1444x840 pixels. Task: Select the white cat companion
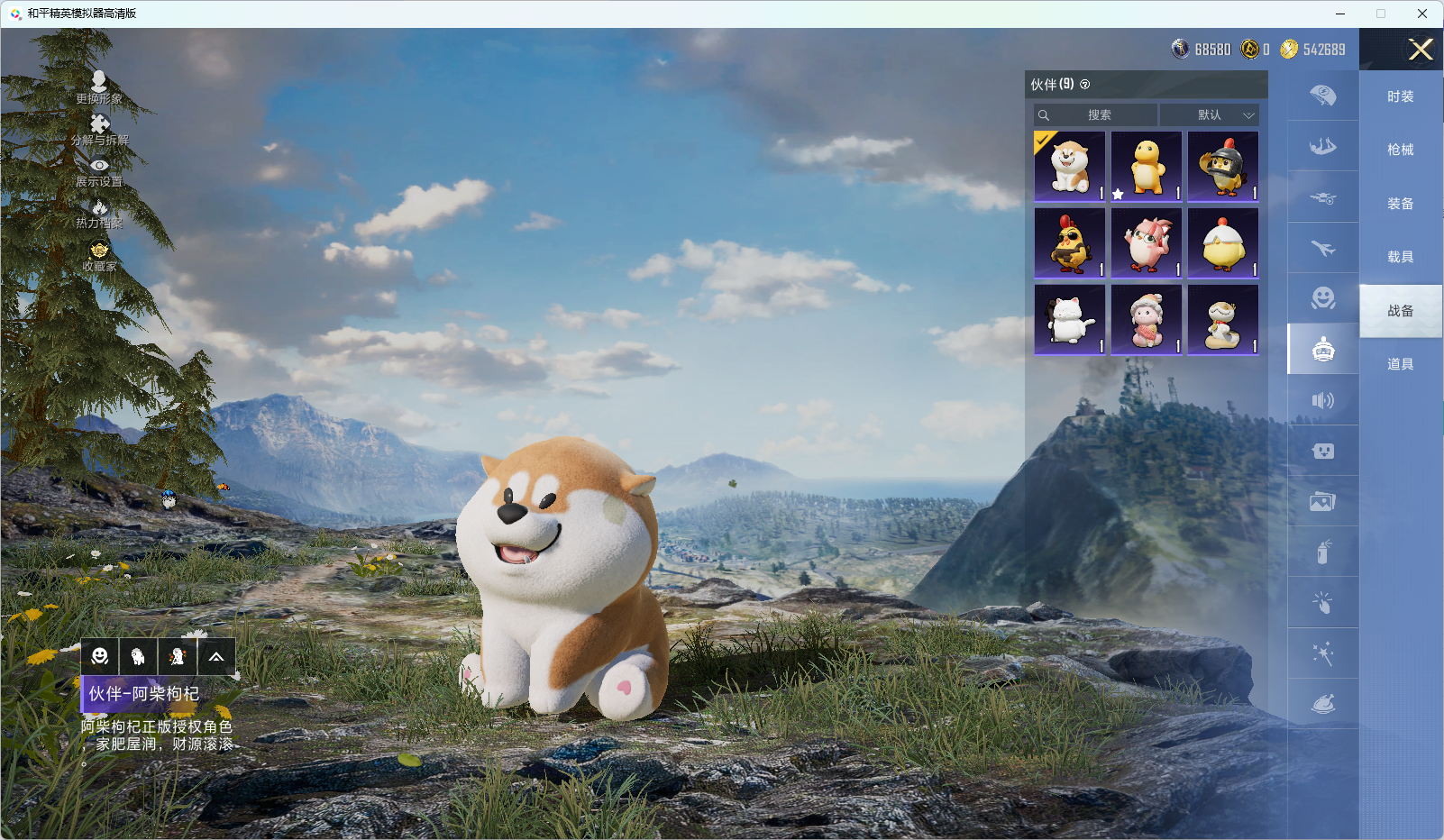[1070, 320]
